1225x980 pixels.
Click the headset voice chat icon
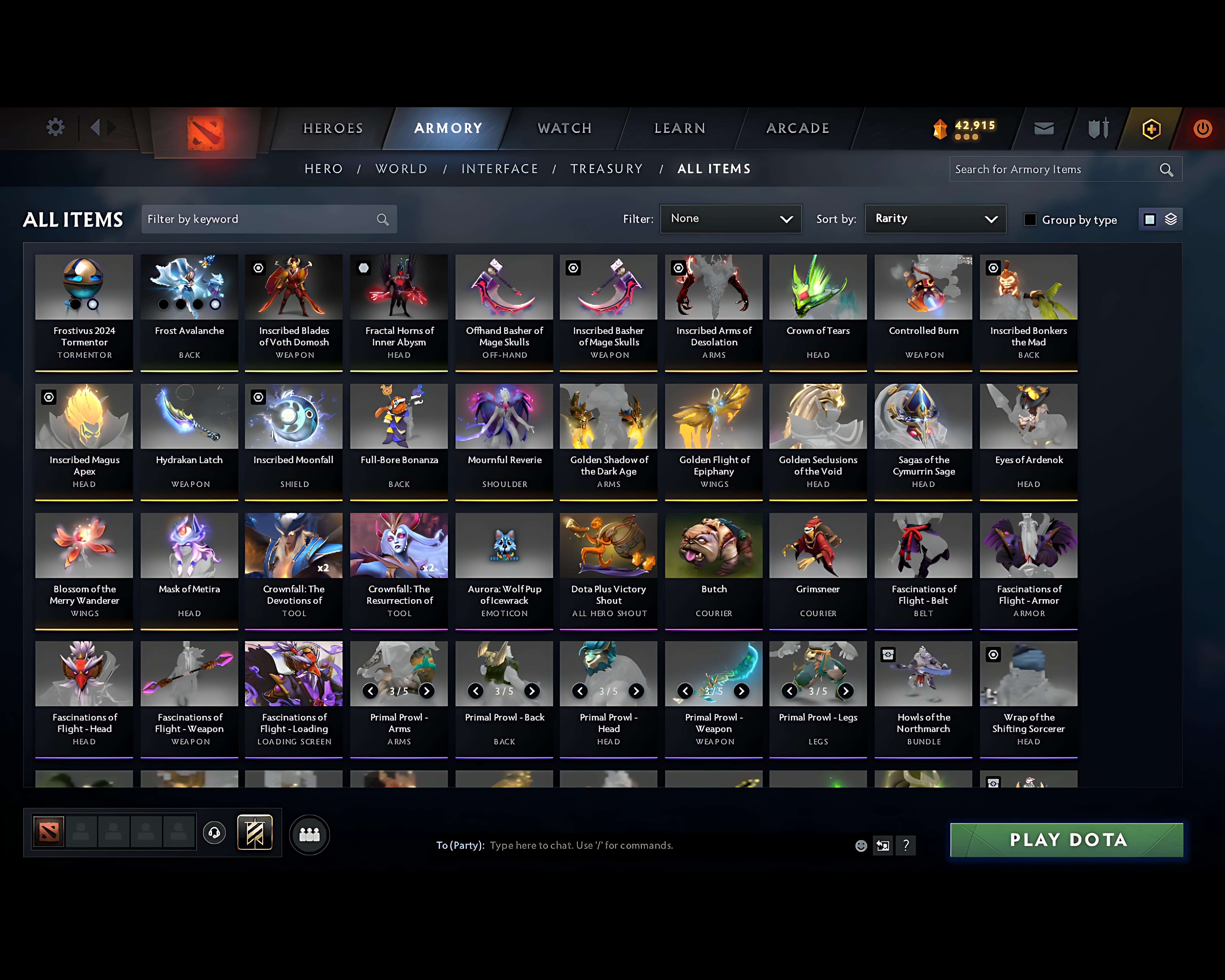214,833
